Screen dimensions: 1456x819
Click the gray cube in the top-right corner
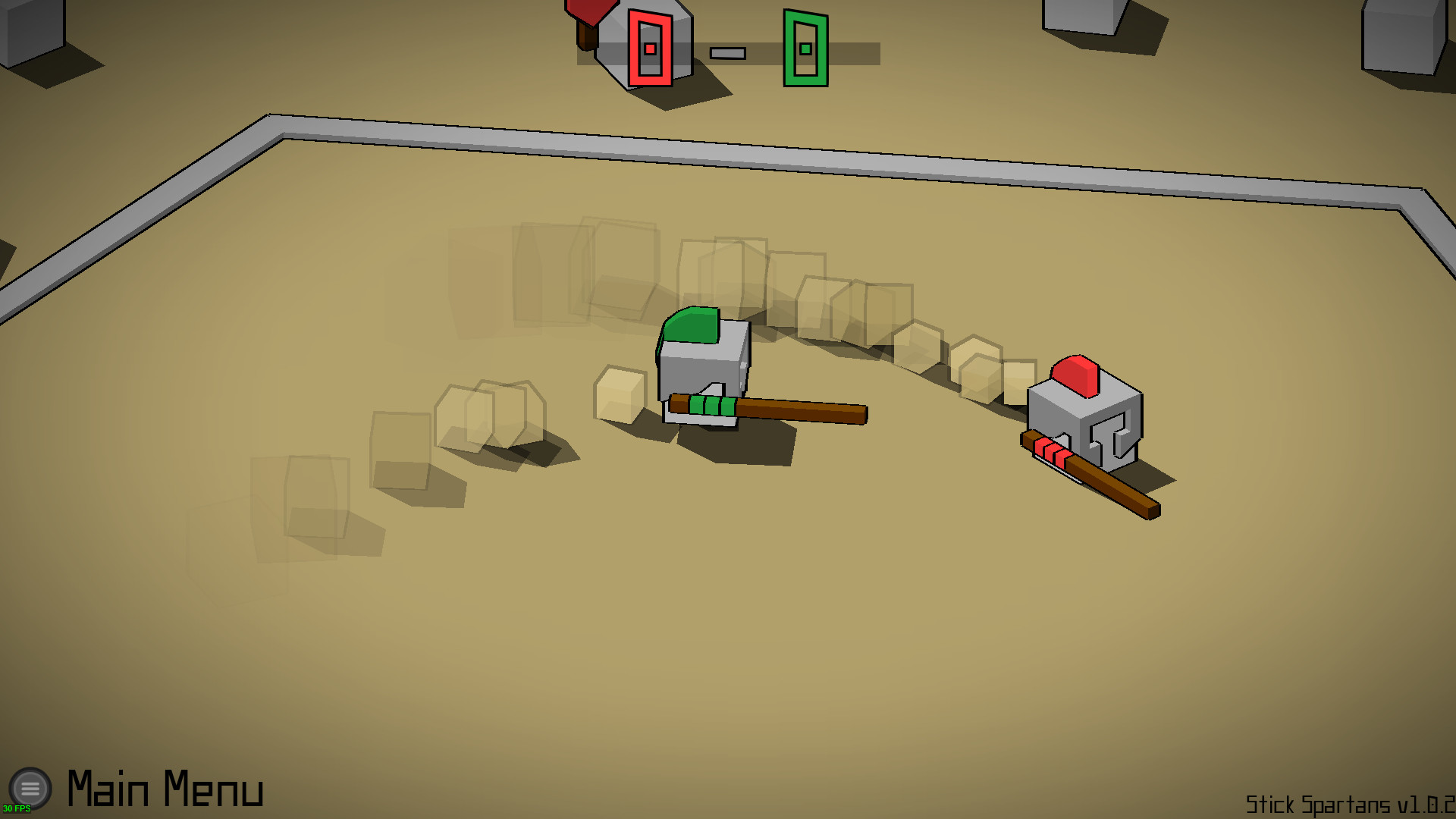point(1403,38)
